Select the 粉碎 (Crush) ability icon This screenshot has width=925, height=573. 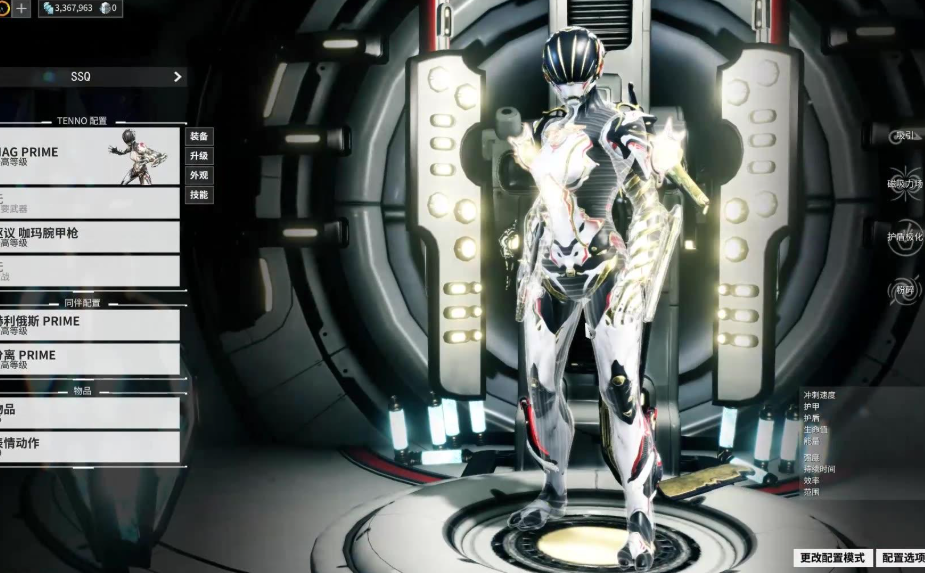point(905,291)
